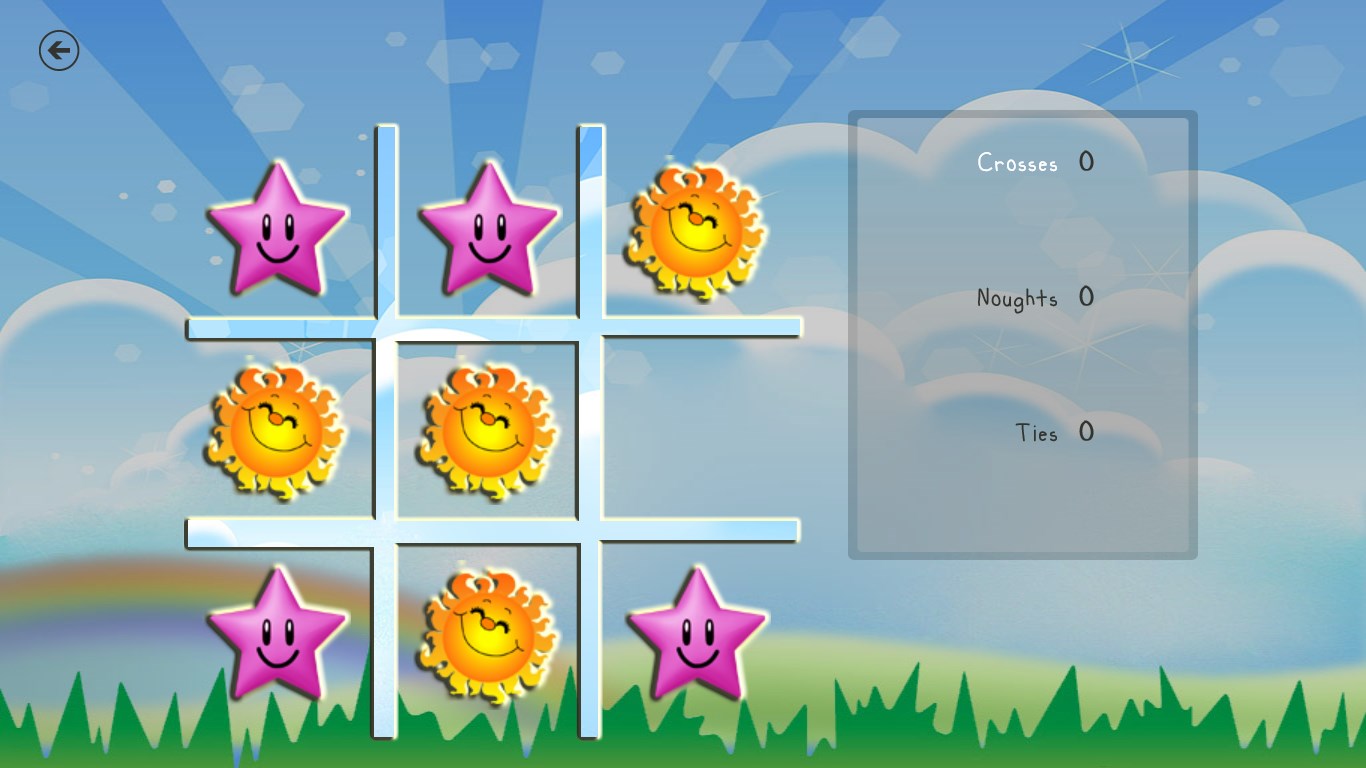
Task: Pick the star tile in the board's bottom-right corner
Action: (697, 634)
